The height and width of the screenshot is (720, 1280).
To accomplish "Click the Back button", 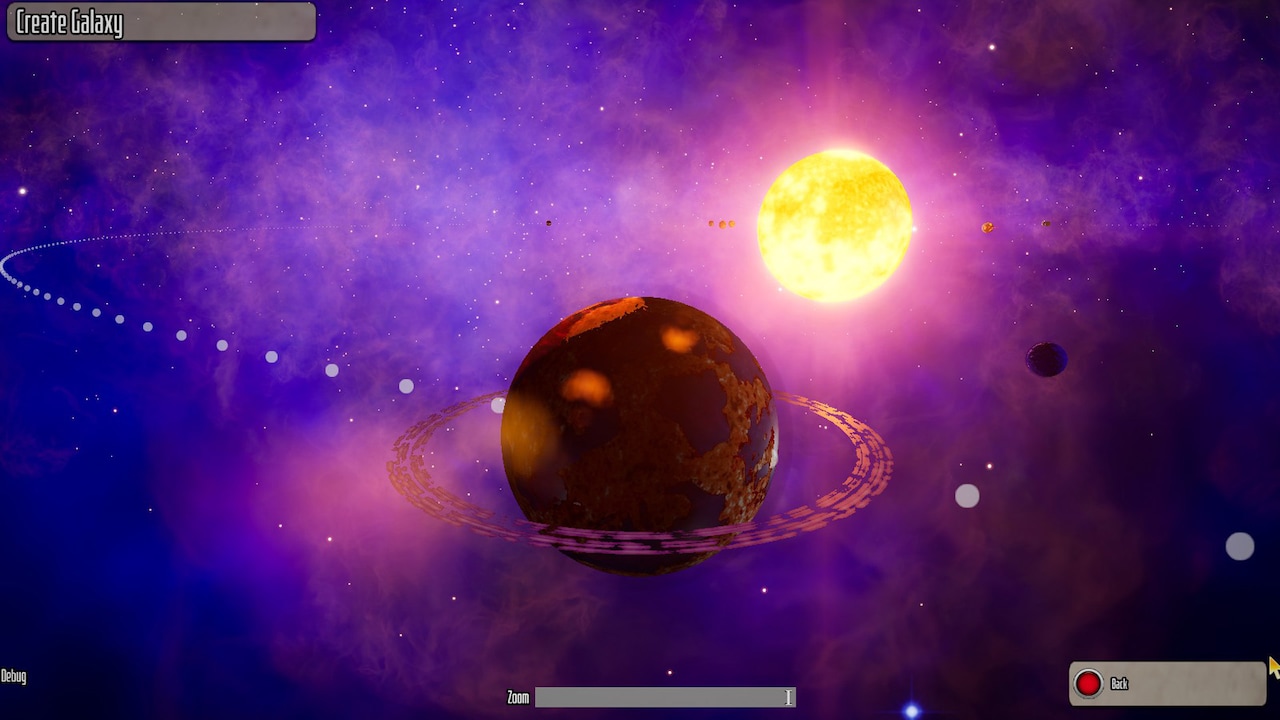I will 1165,684.
